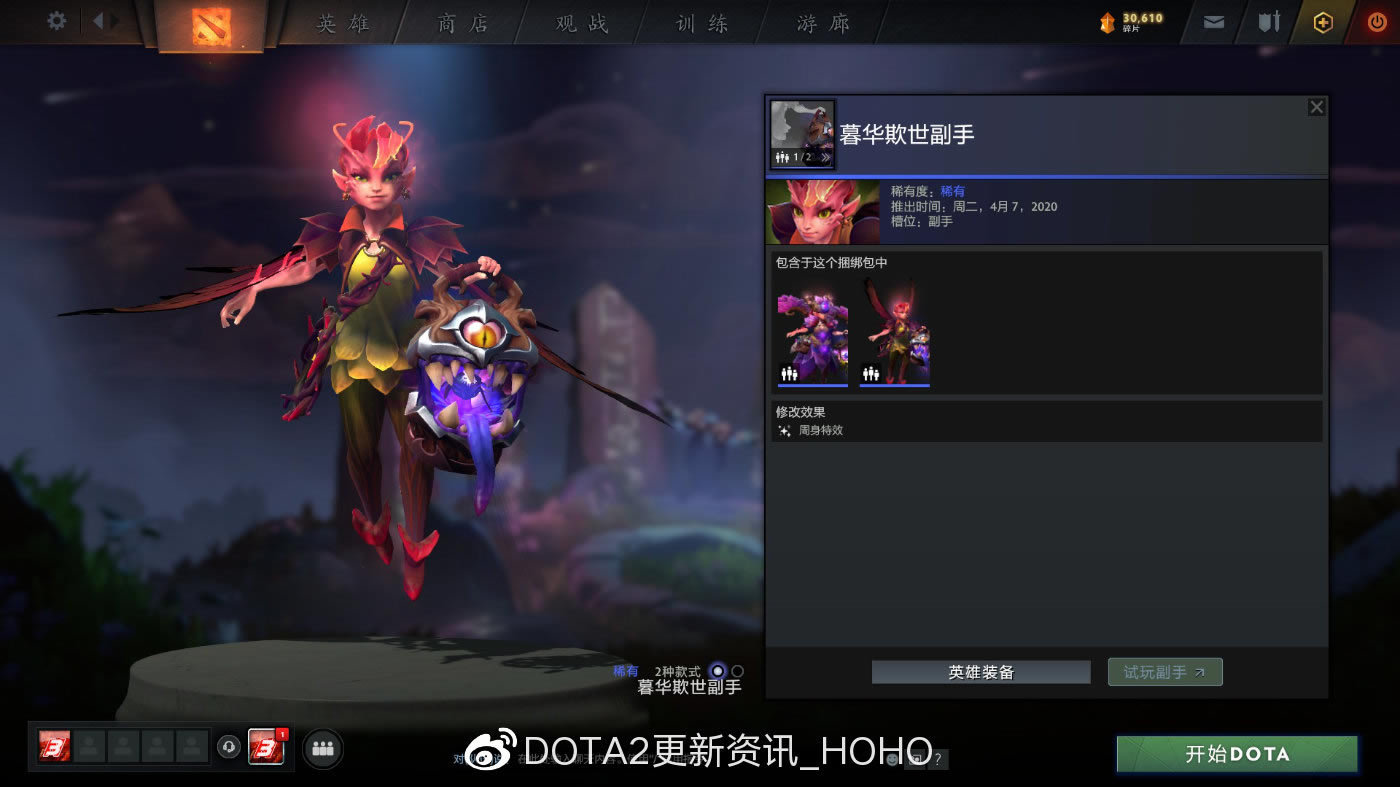Open the friends list icon

tap(322, 748)
